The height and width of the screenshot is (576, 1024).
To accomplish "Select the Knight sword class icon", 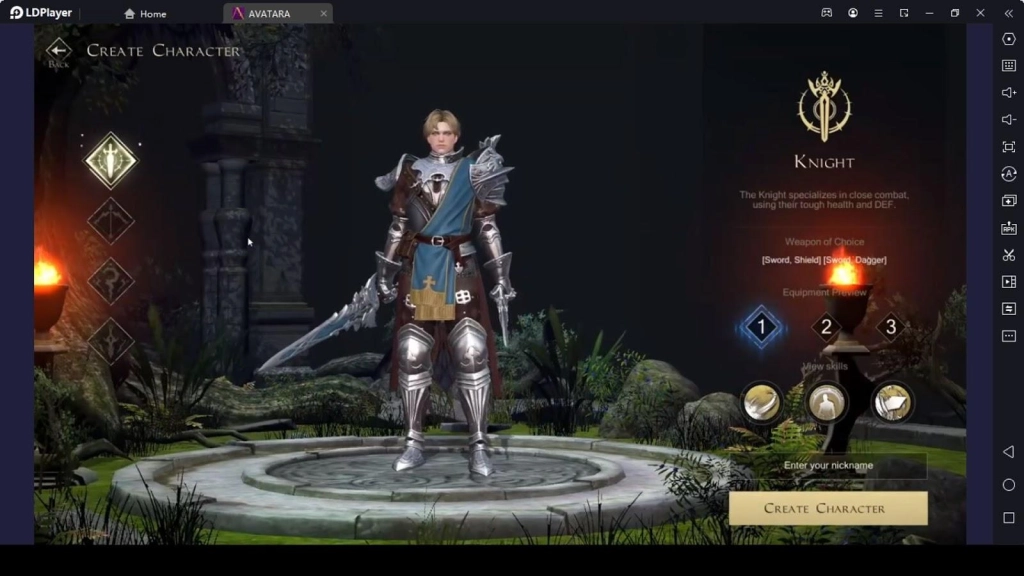I will 110,160.
